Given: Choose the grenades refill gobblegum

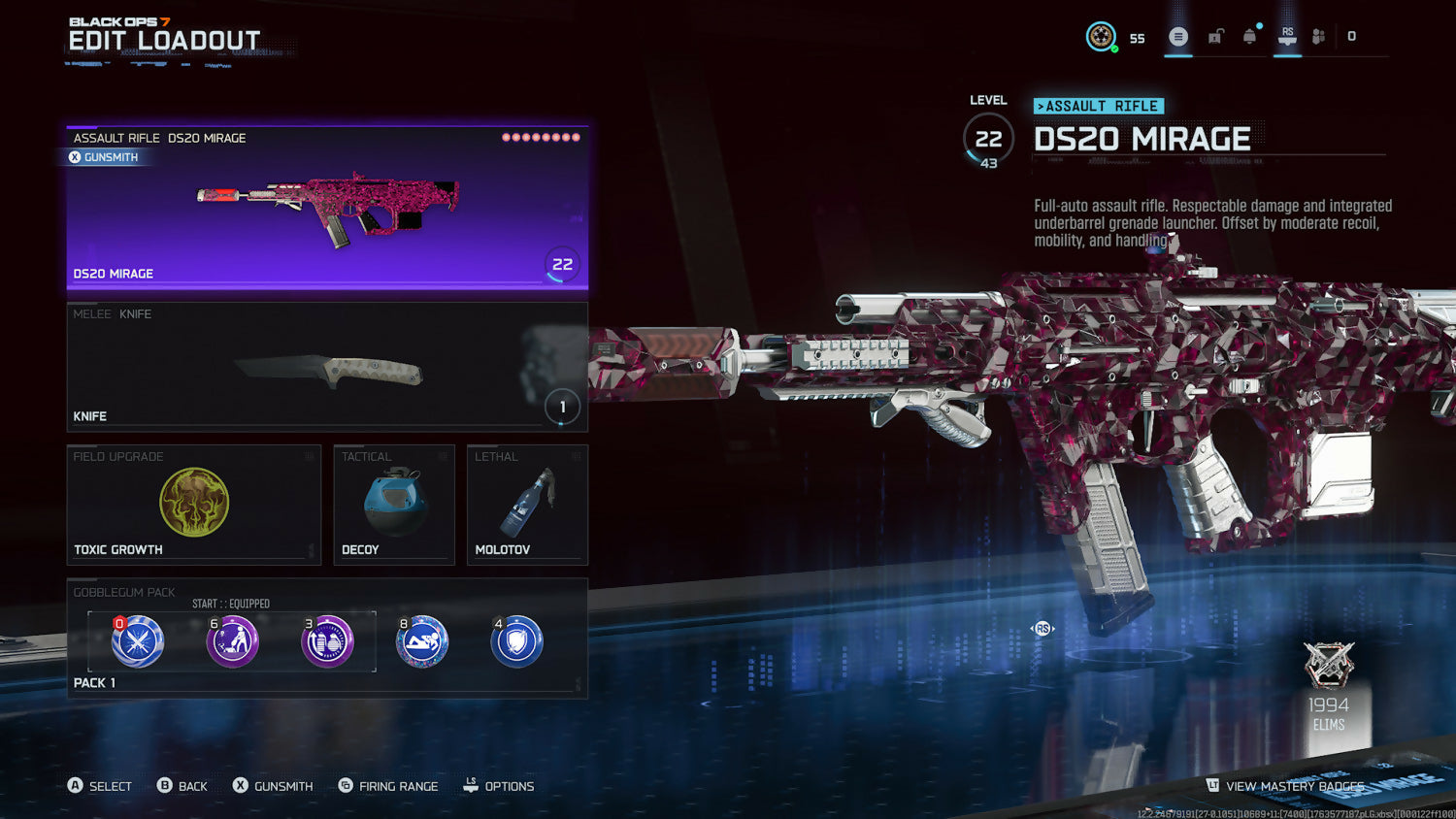Looking at the screenshot, I should 327,641.
